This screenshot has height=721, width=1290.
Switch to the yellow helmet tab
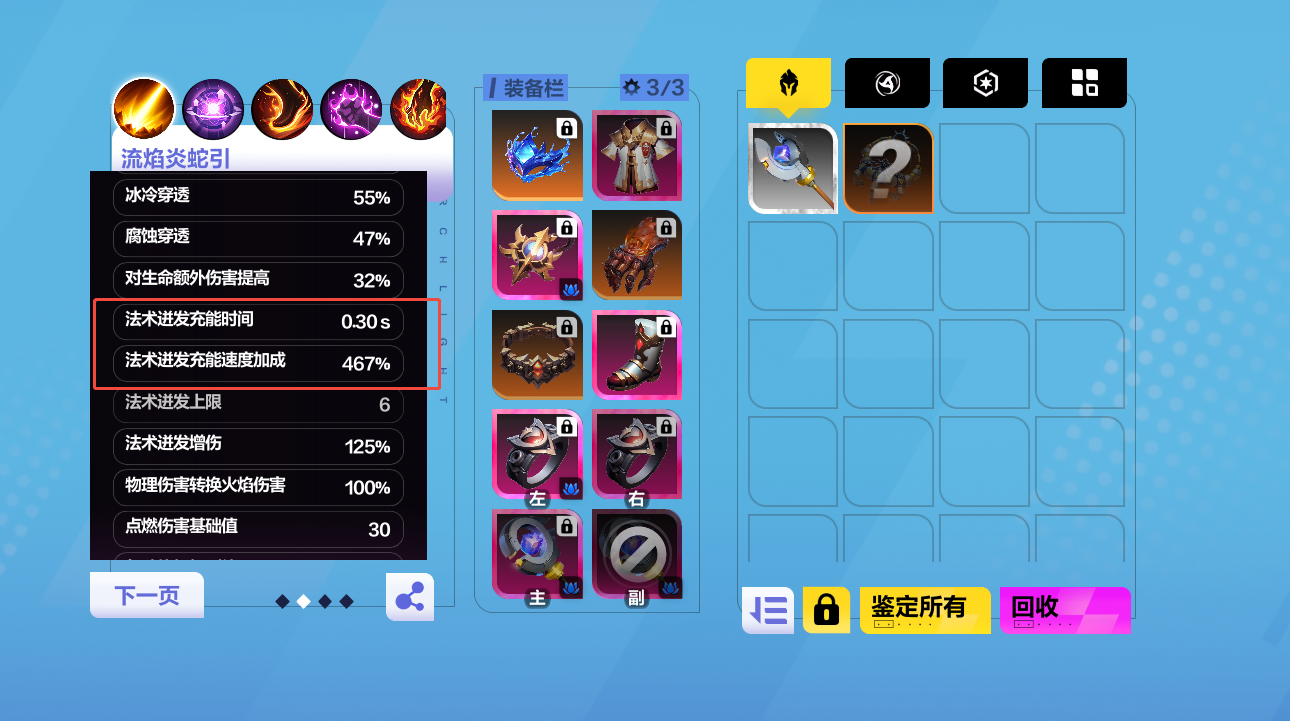(x=788, y=82)
